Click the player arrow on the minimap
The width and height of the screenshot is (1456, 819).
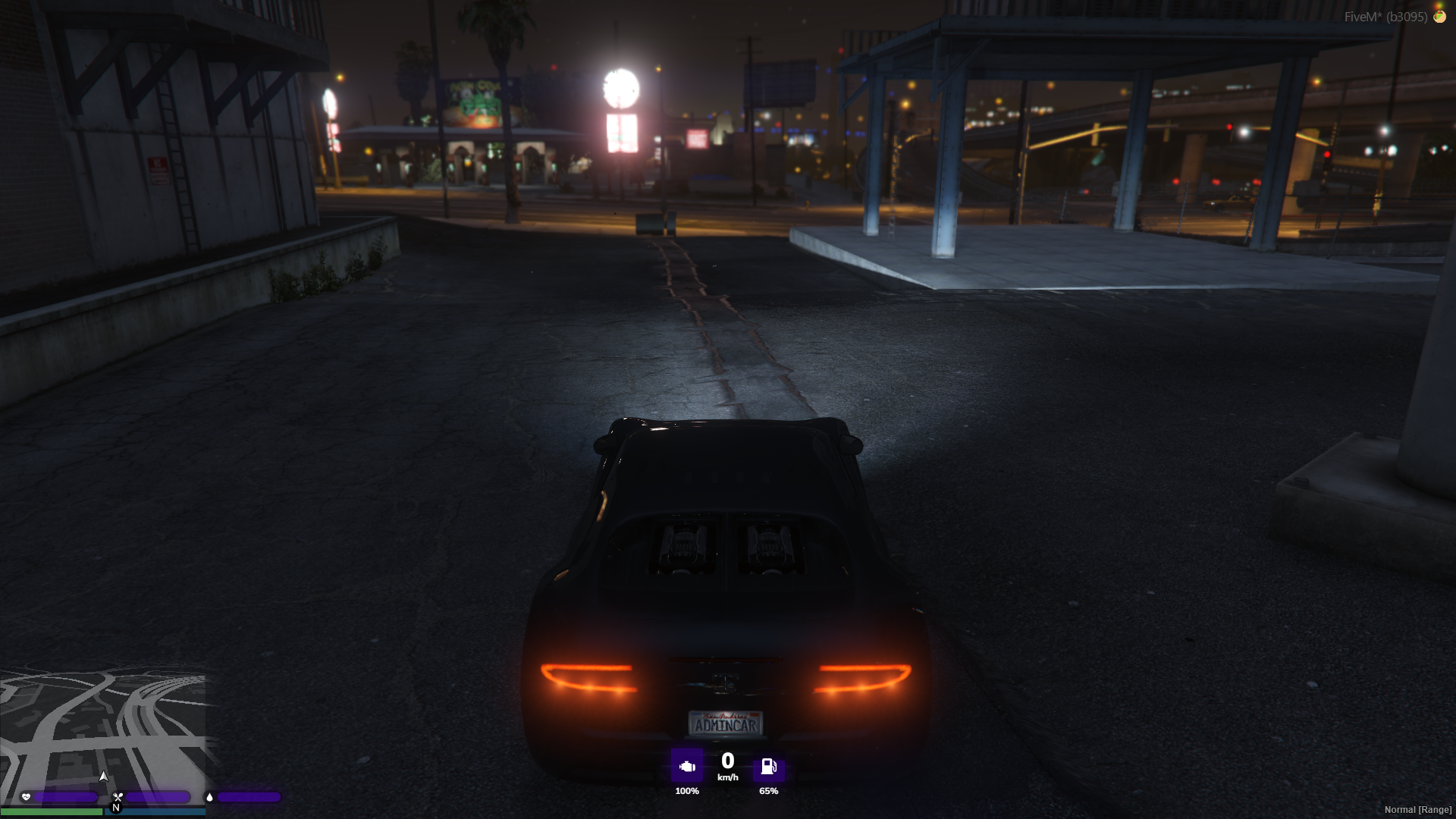pyautogui.click(x=104, y=777)
